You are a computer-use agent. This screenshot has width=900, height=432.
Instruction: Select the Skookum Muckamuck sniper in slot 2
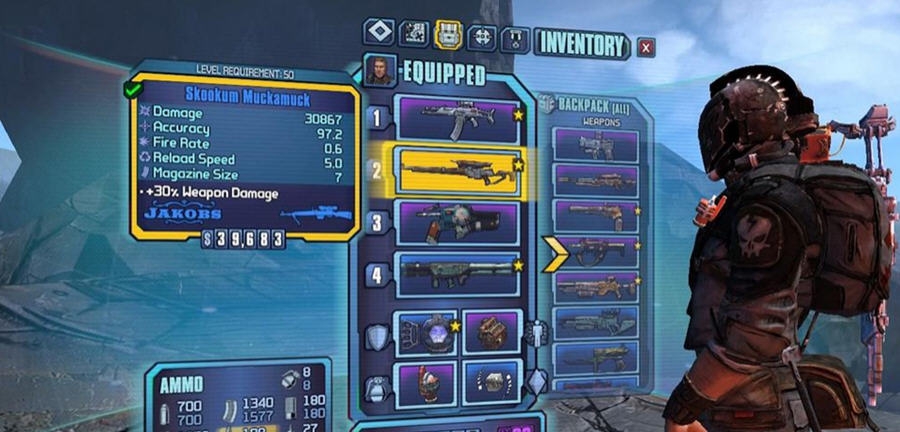coord(459,170)
